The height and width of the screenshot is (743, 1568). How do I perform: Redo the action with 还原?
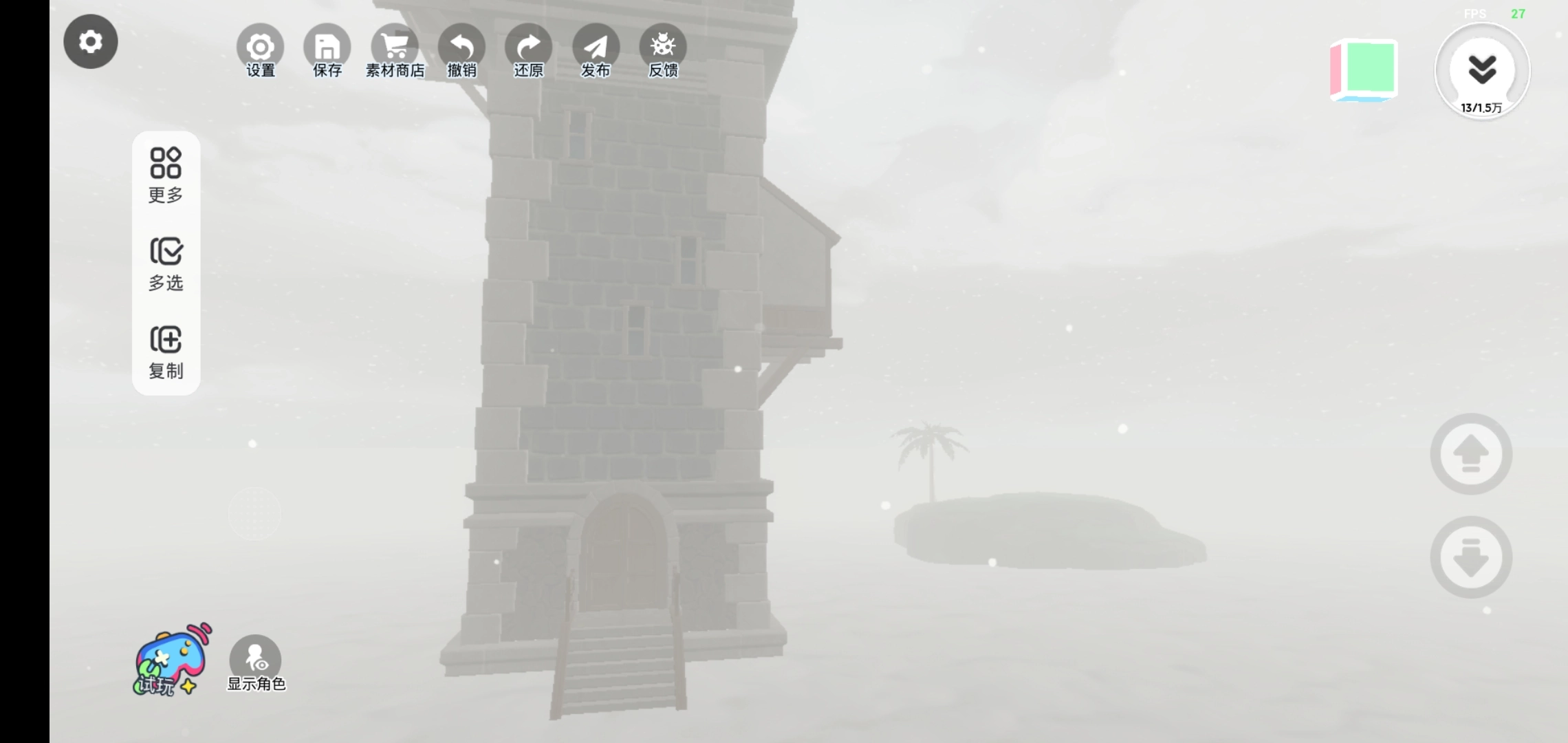coord(528,51)
